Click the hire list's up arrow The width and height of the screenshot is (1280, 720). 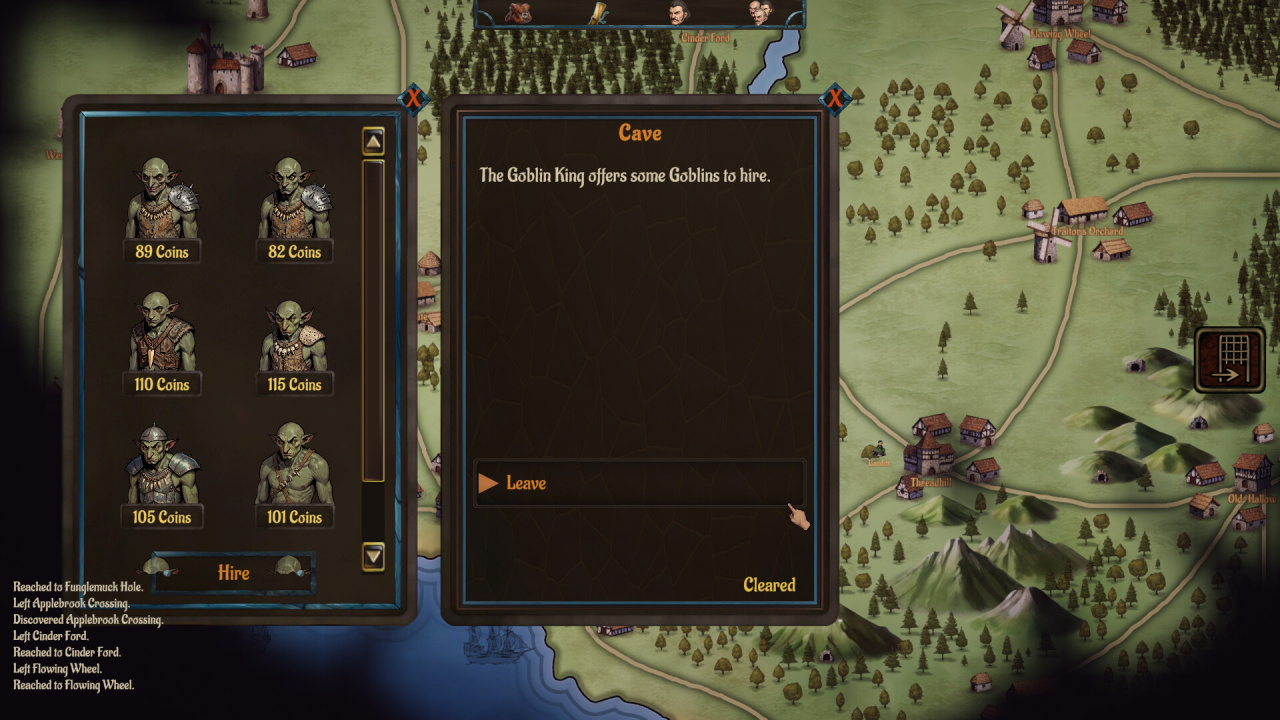coord(373,141)
